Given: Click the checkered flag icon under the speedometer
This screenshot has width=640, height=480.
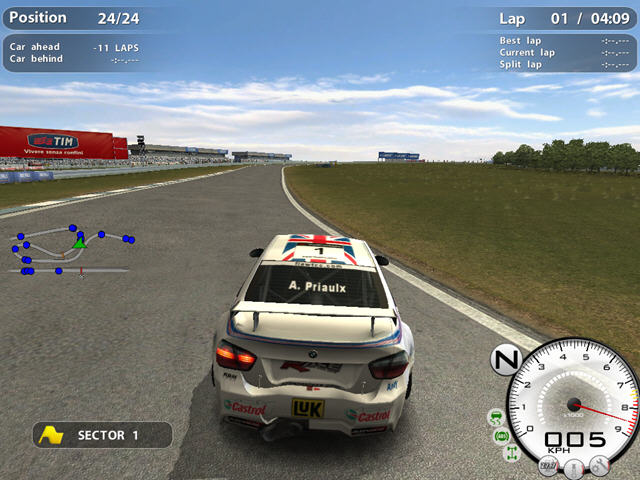Looking at the screenshot, I should 548,465.
